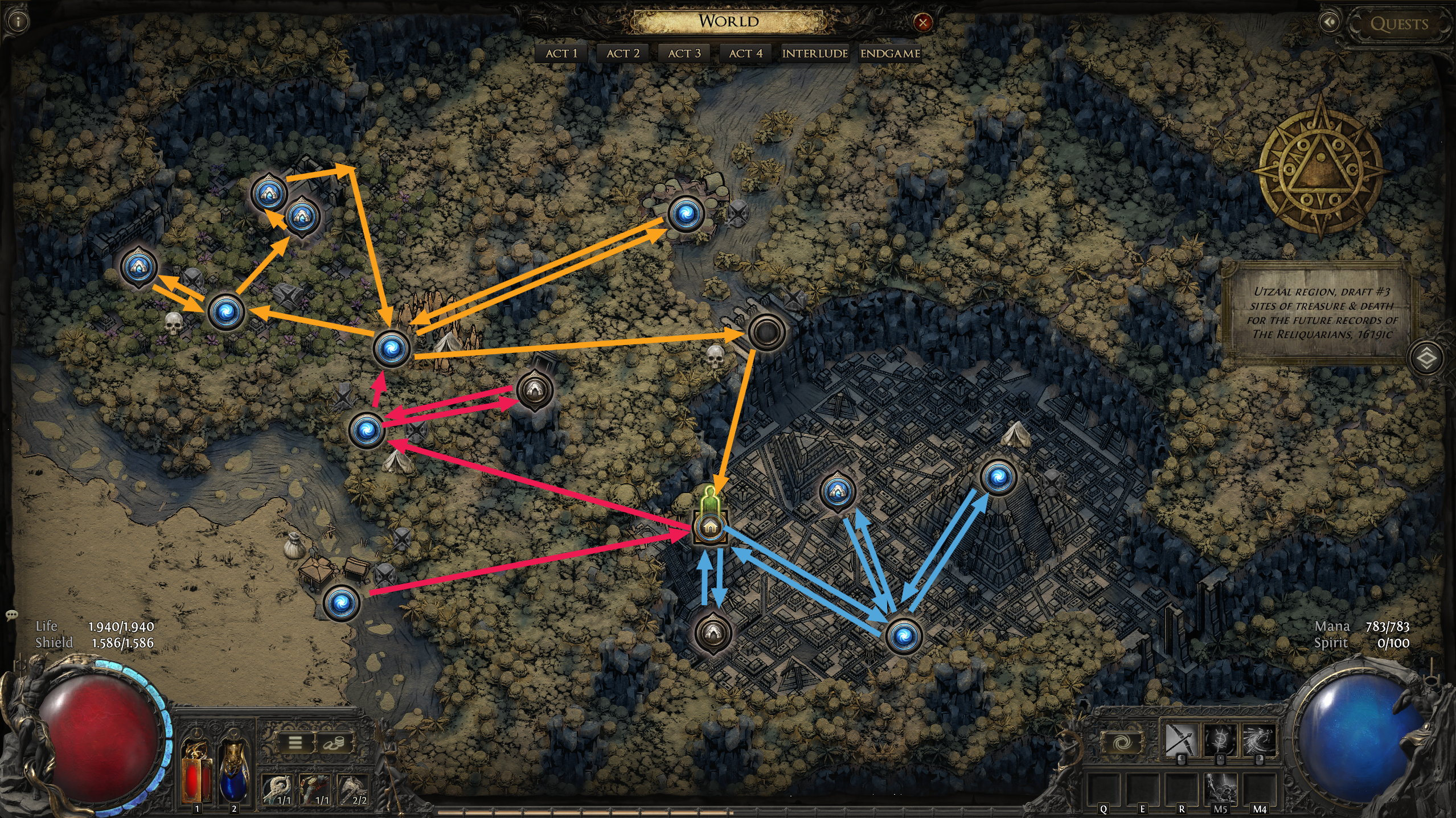Image resolution: width=1456 pixels, height=818 pixels.
Task: Switch to the Act 1 tab
Action: pyautogui.click(x=561, y=54)
